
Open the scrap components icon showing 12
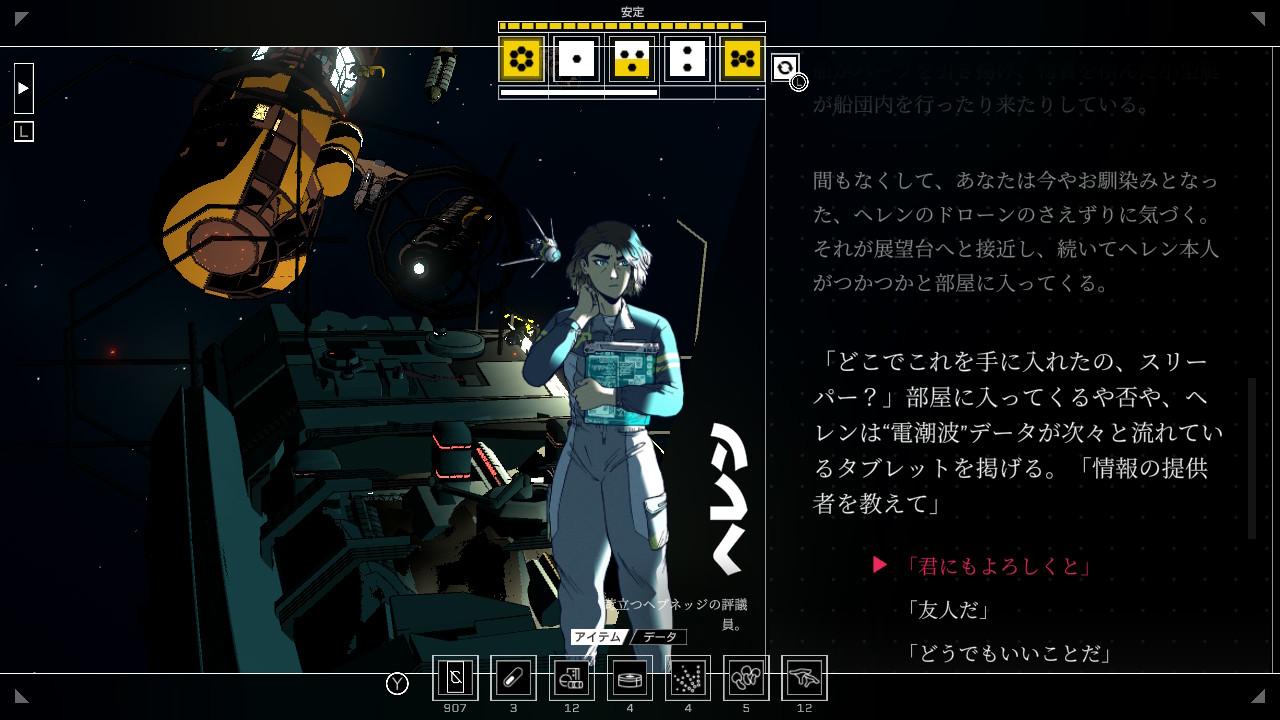click(x=571, y=677)
